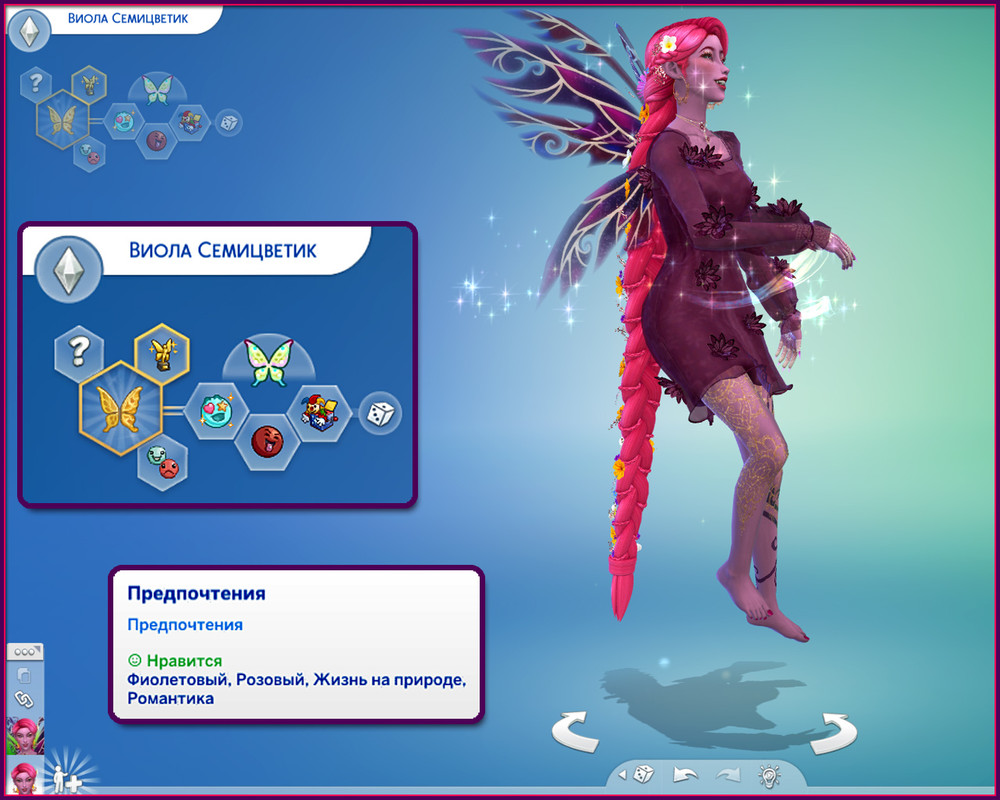Screen dimensions: 1000x800
Task: Open the chain-link relationships icon
Action: point(24,699)
